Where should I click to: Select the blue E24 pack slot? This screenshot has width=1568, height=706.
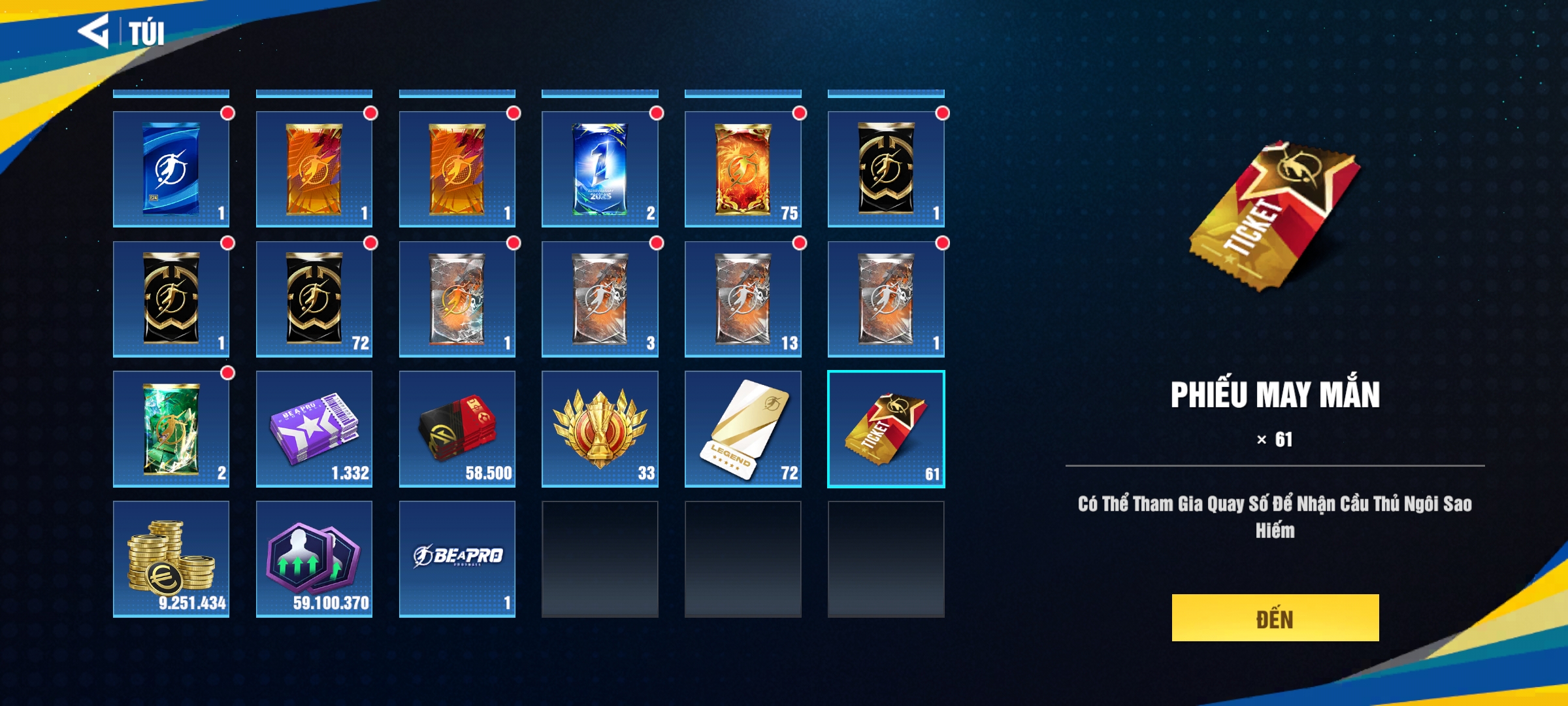coord(171,169)
